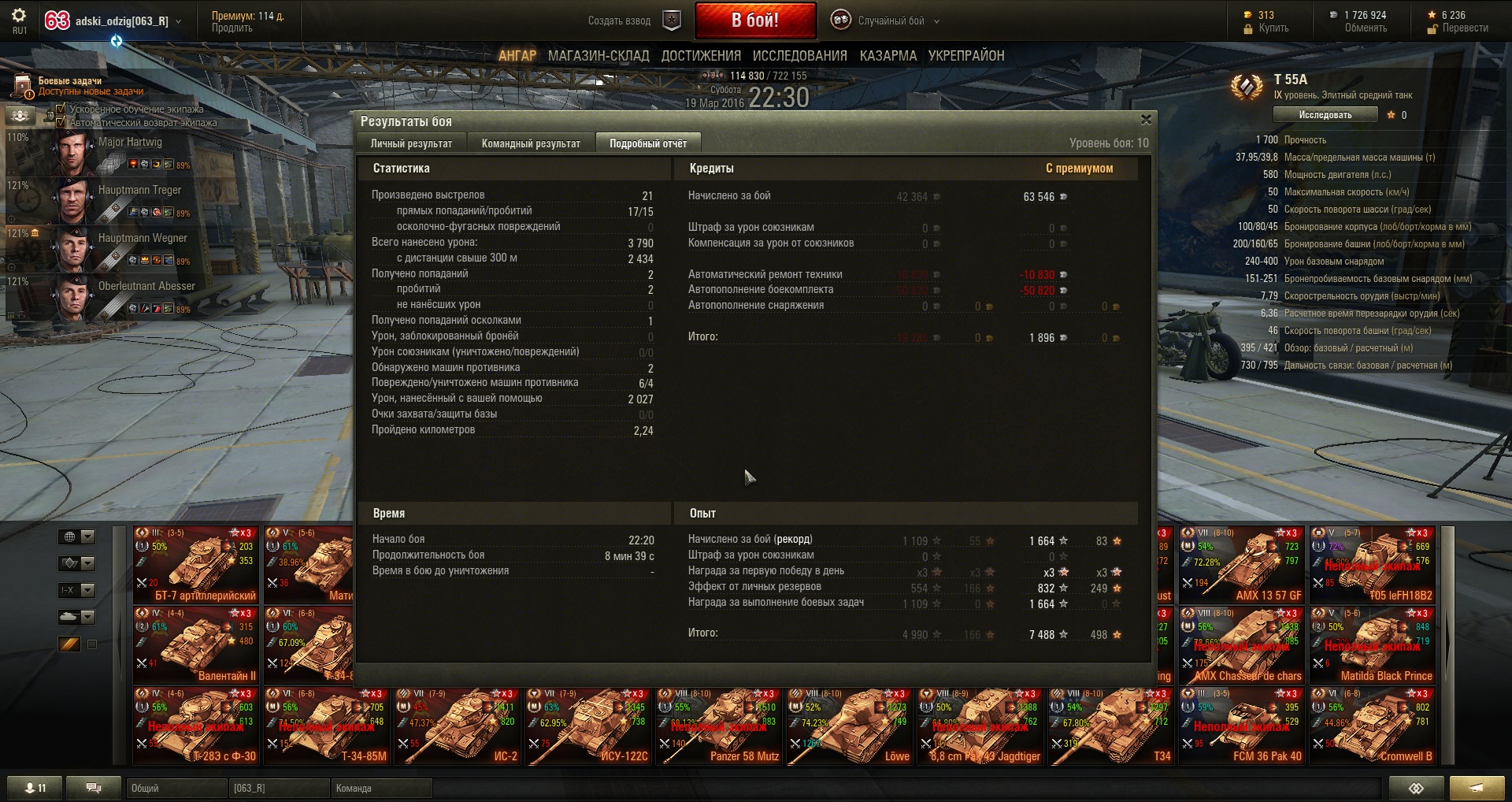This screenshot has width=1512, height=802.
Task: Open the settings gear menu
Action: [x=19, y=16]
